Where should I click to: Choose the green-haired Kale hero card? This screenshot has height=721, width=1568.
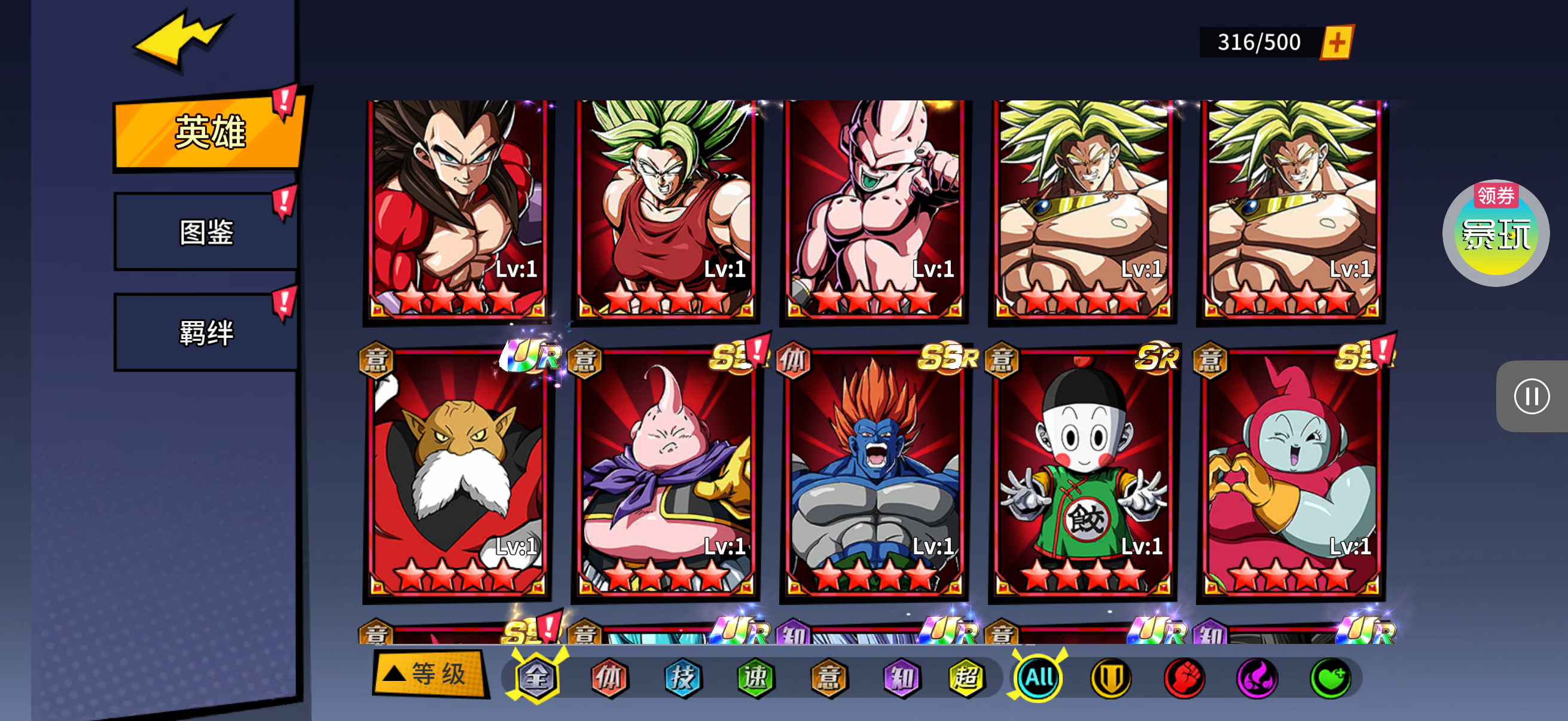(666, 209)
